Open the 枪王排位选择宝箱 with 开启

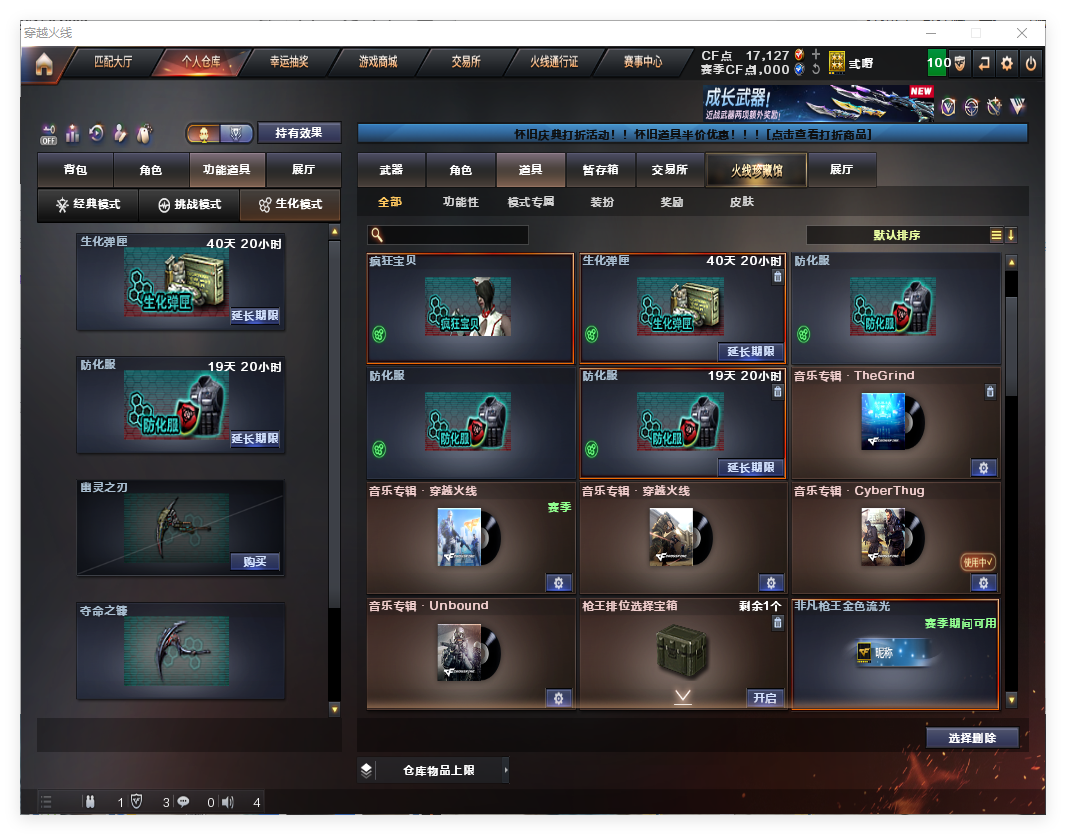765,698
